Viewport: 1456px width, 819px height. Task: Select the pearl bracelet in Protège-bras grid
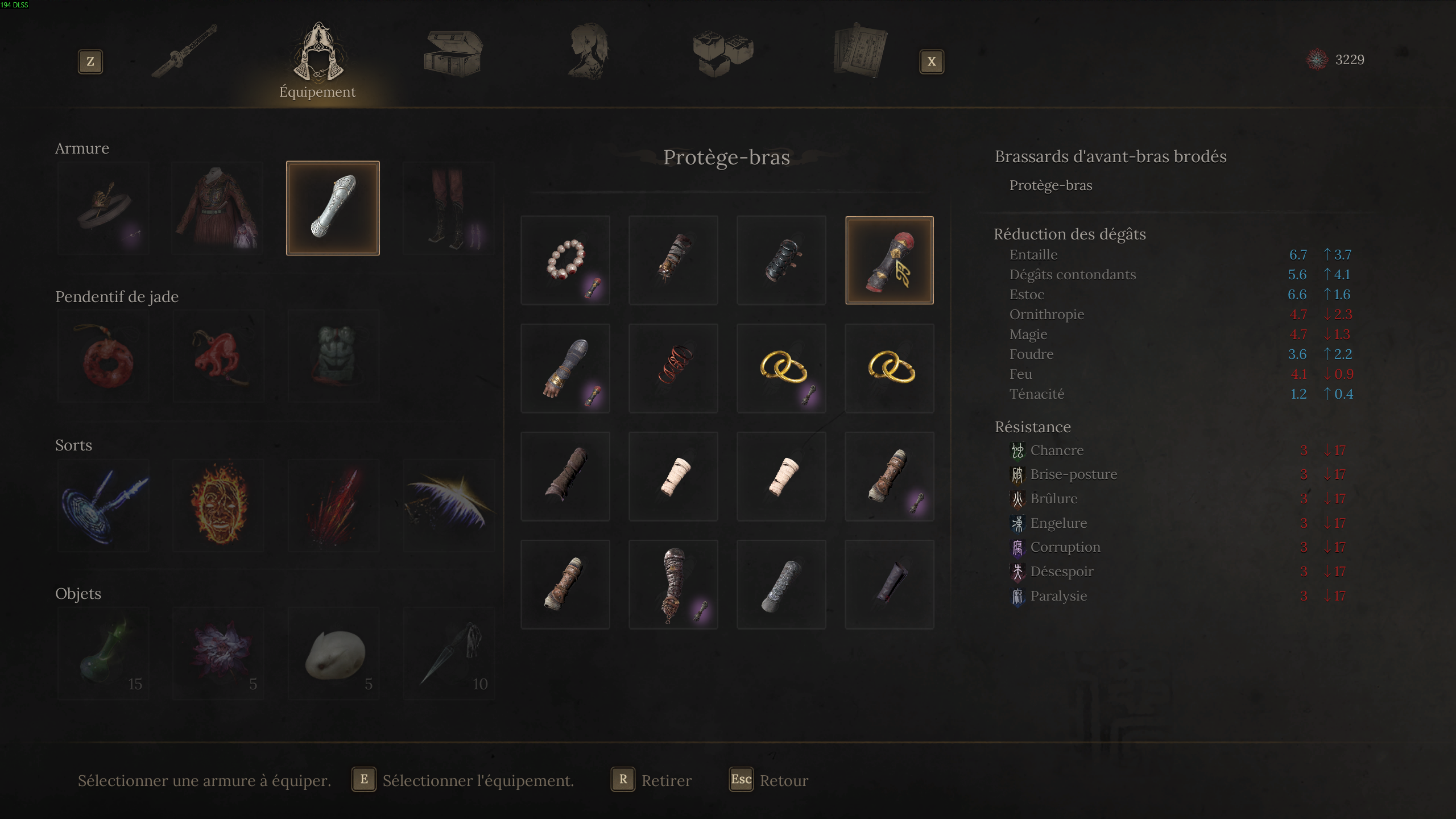pyautogui.click(x=565, y=260)
